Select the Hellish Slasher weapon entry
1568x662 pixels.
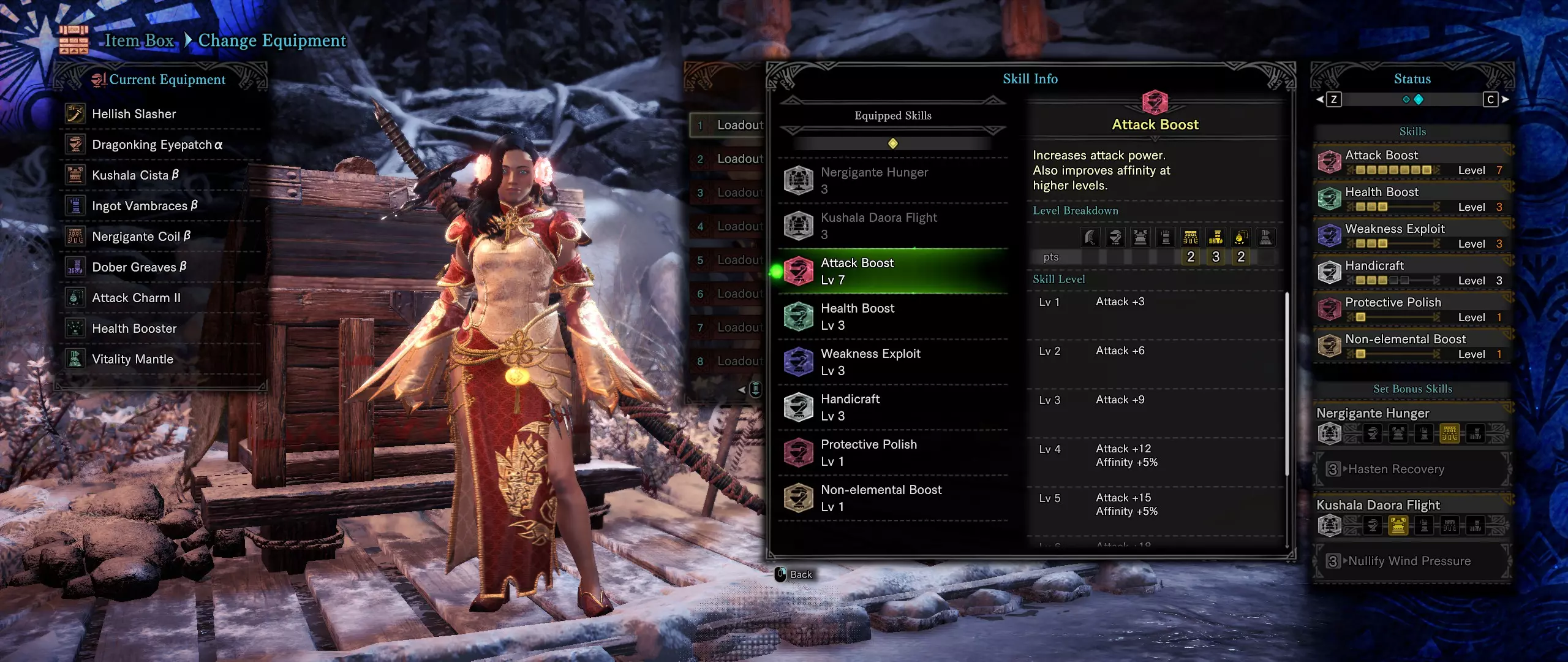pyautogui.click(x=134, y=114)
